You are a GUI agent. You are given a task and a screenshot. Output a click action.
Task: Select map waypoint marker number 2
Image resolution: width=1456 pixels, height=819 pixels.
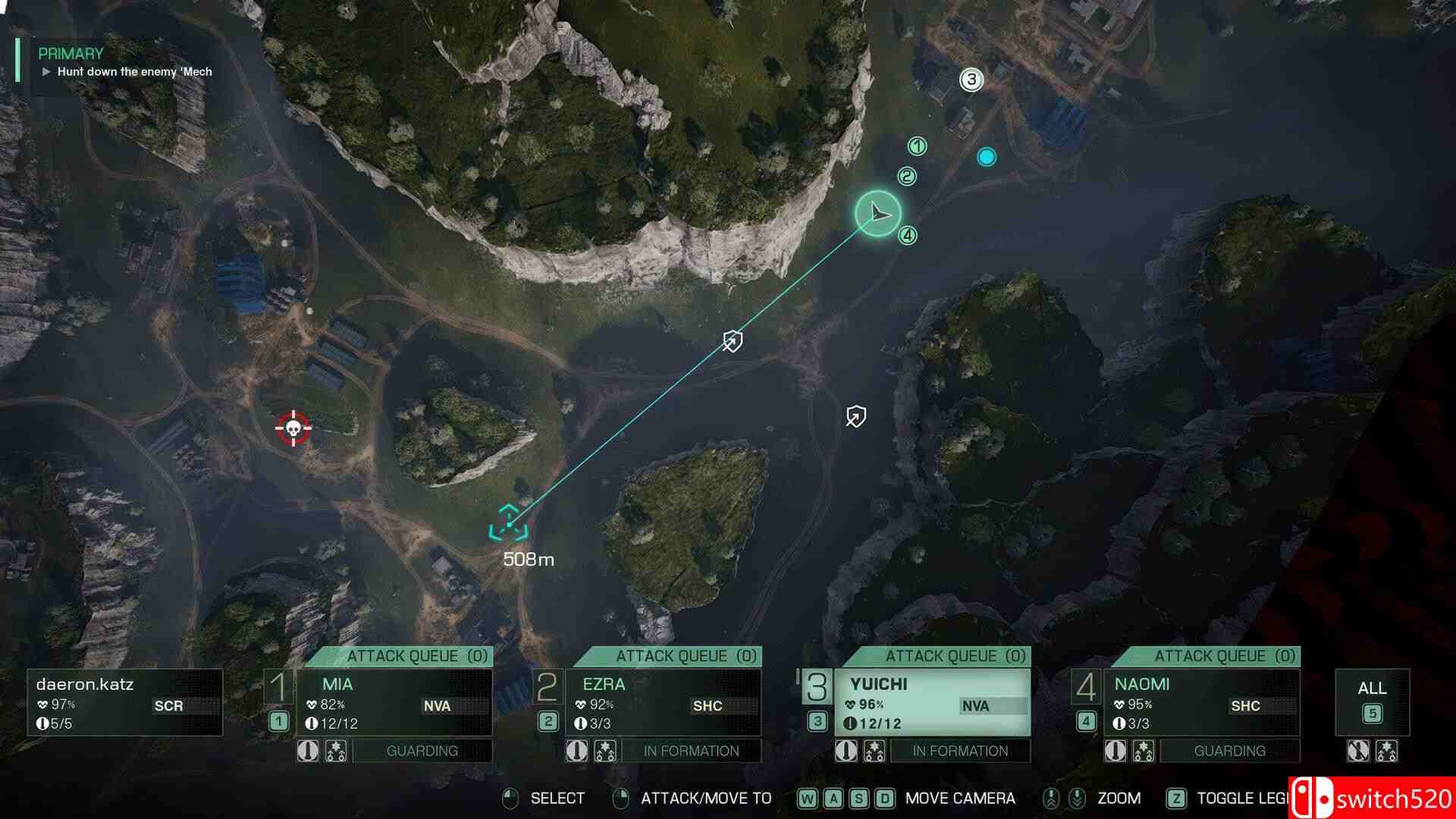pyautogui.click(x=907, y=175)
